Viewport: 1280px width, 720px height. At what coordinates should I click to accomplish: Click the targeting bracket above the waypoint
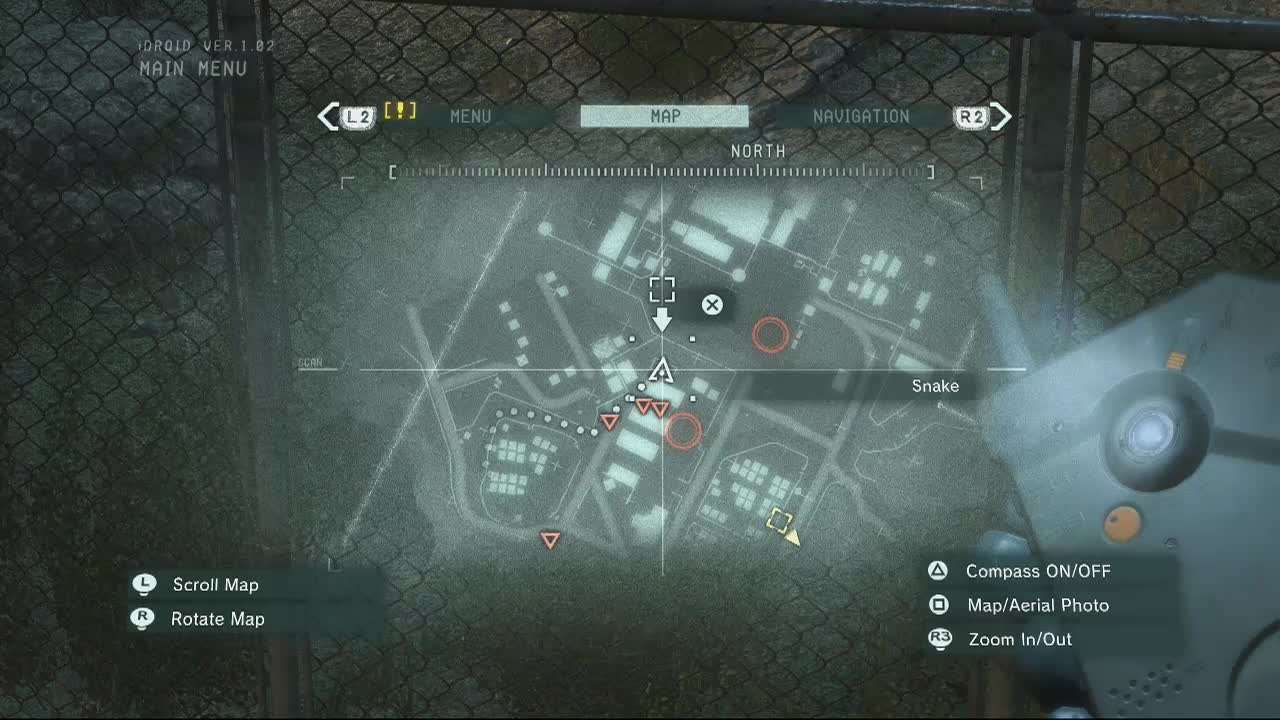pyautogui.click(x=661, y=289)
